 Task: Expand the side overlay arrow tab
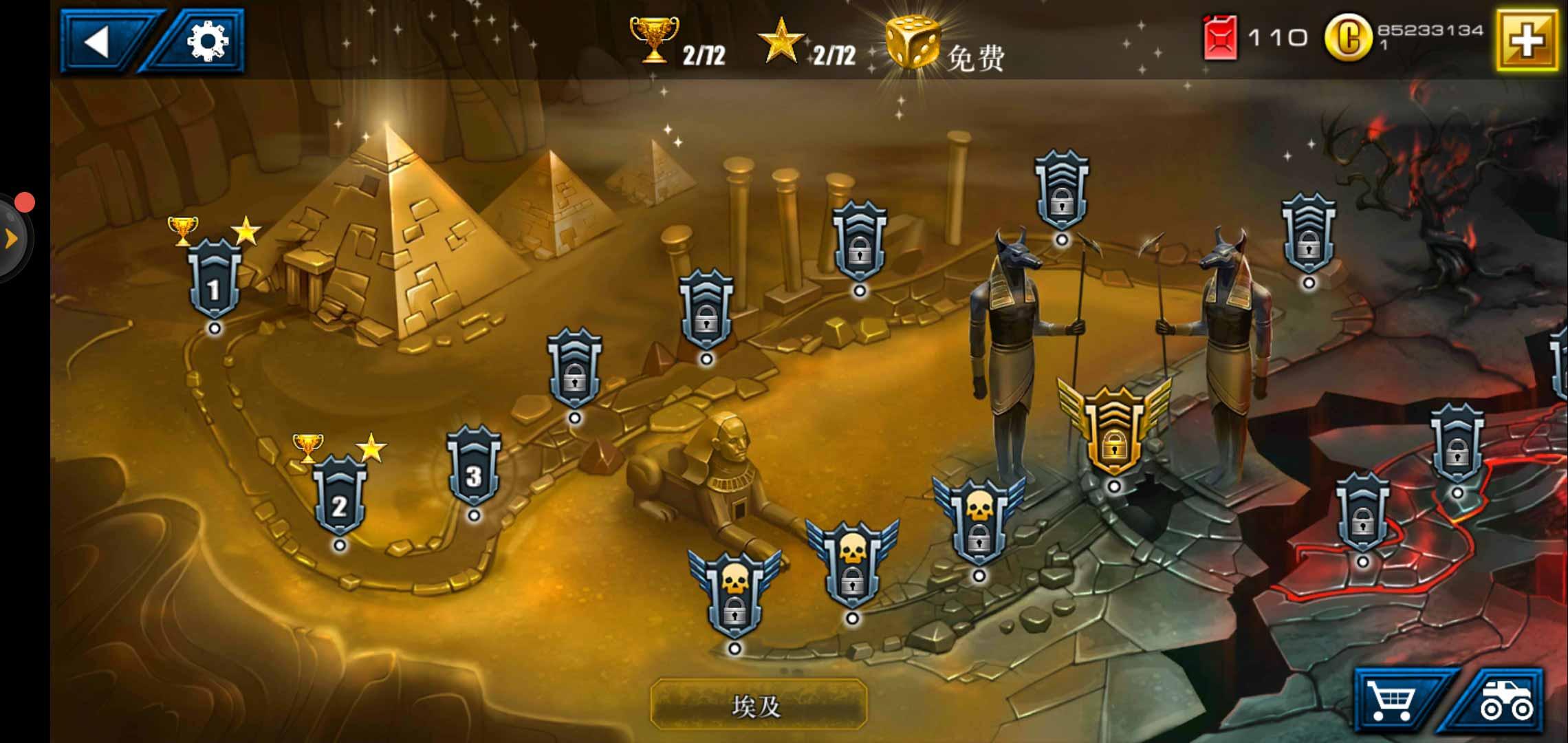point(11,239)
